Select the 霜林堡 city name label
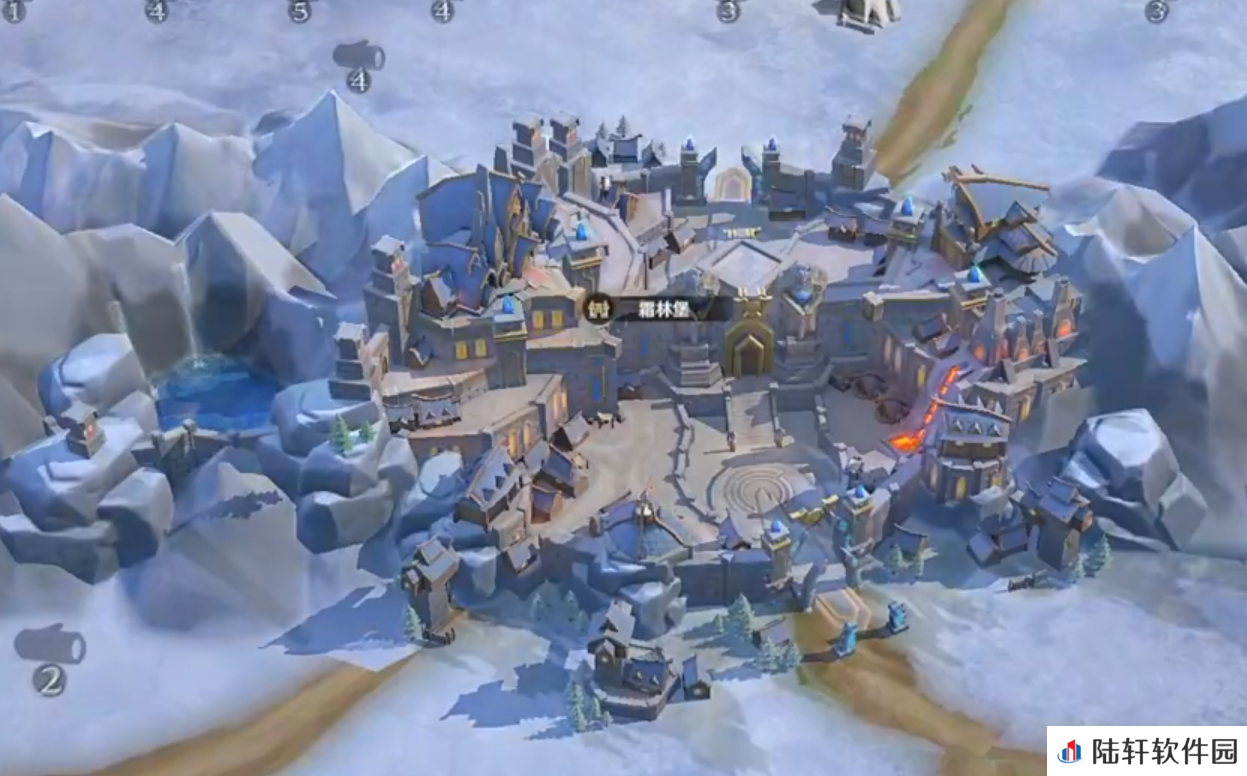This screenshot has width=1247, height=776. [x=659, y=308]
